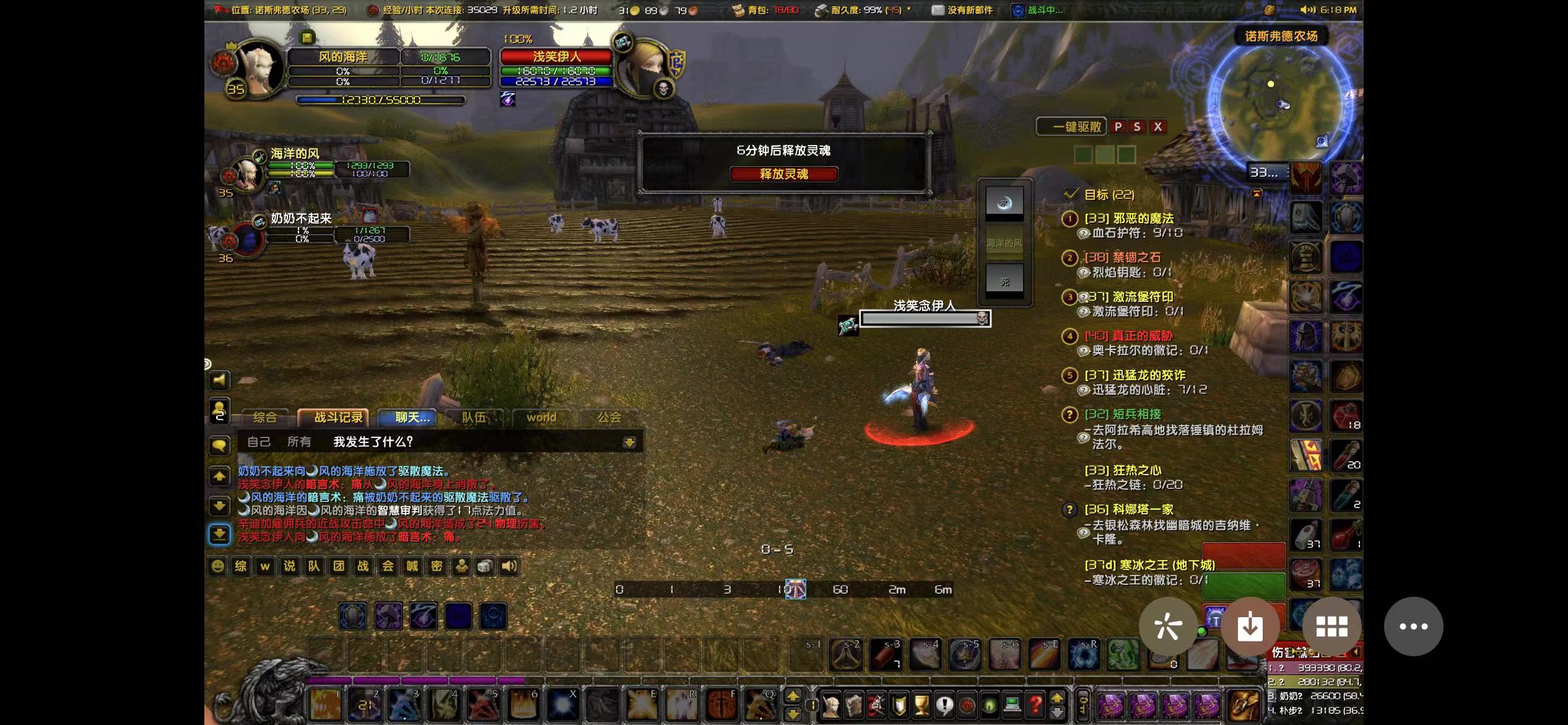Open the red question mark help icon
1568x725 pixels.
click(x=1035, y=705)
